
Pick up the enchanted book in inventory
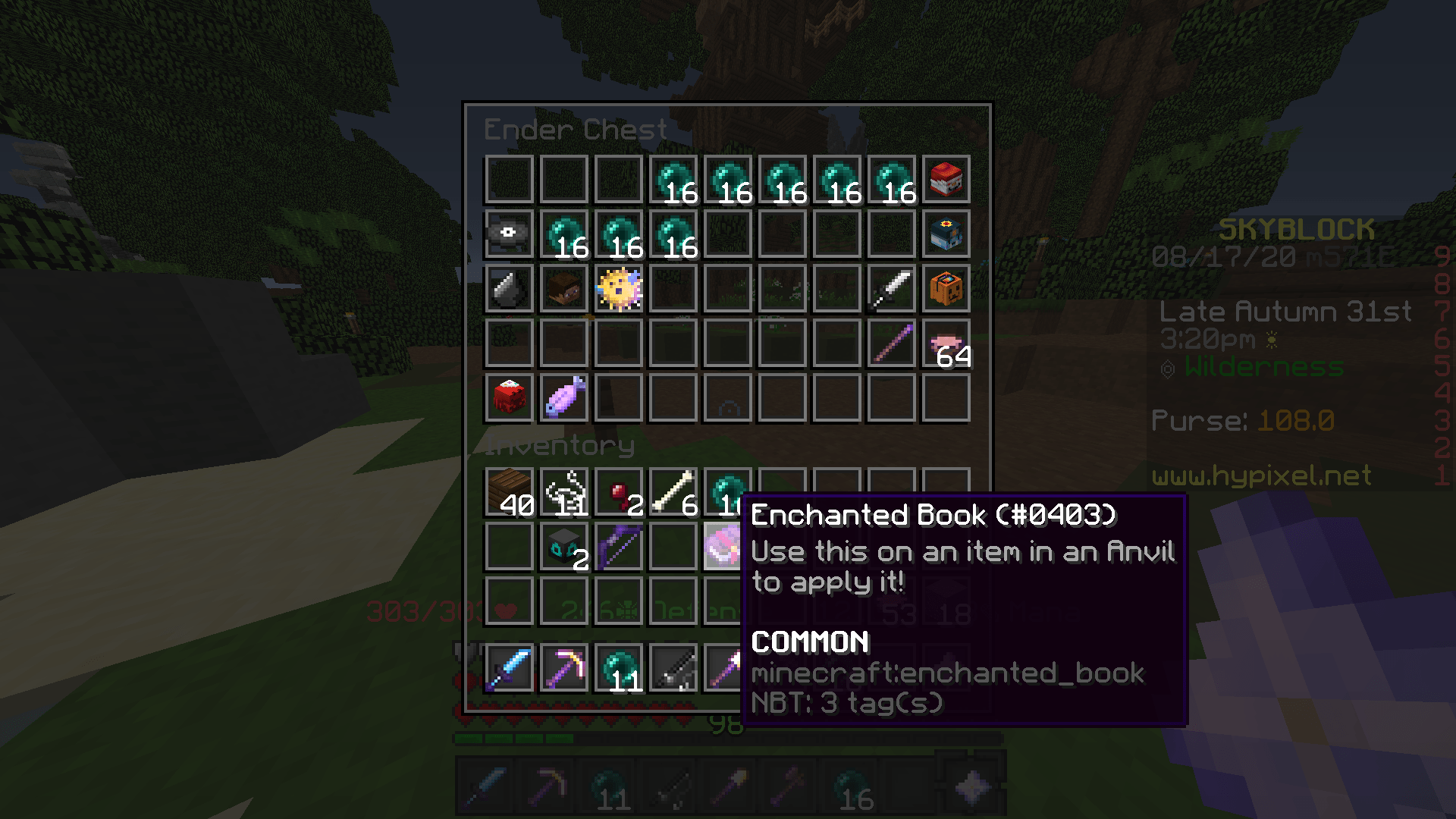coord(721,545)
